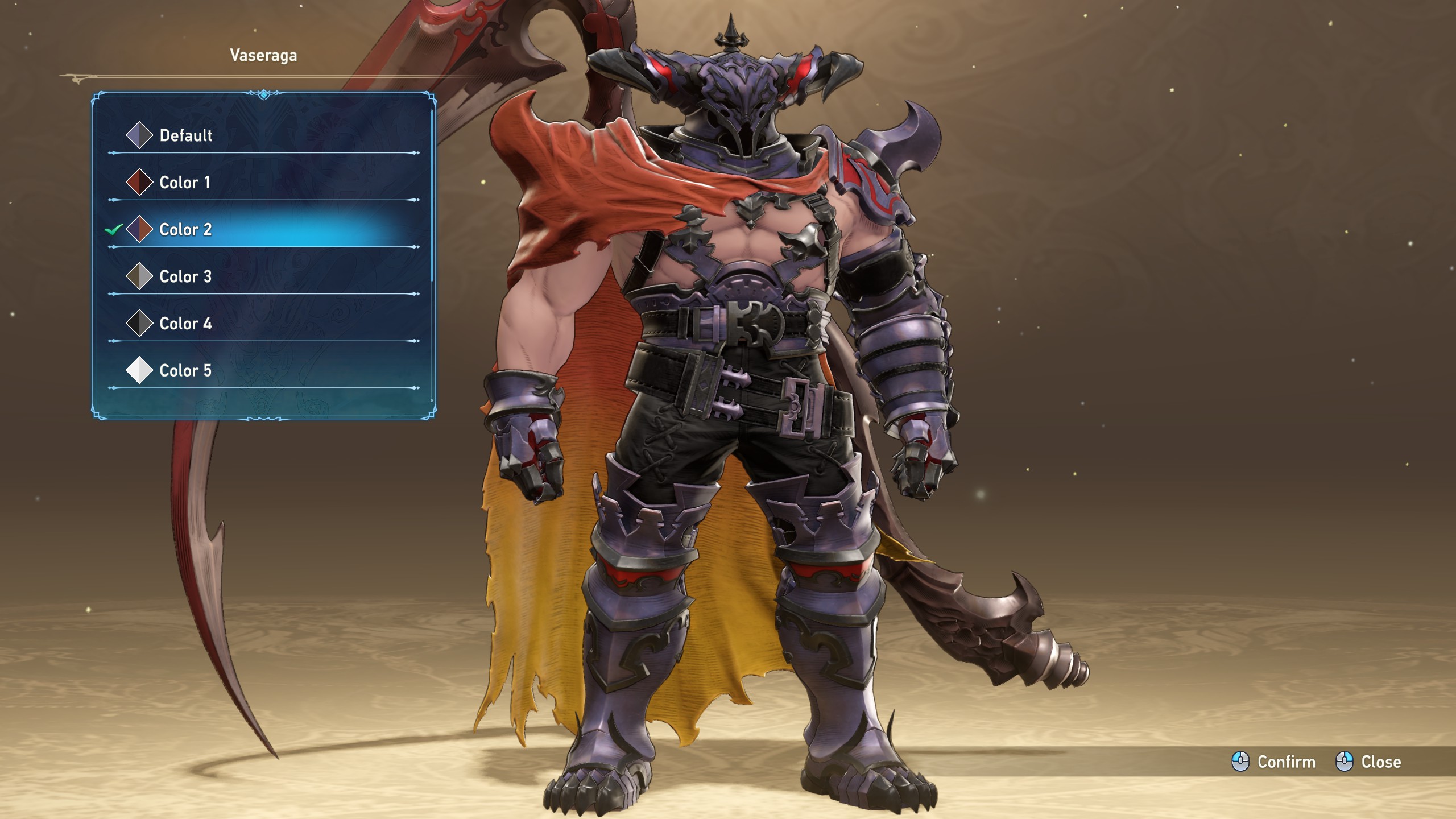Image resolution: width=1456 pixels, height=819 pixels.
Task: Select the white Color 5 option
Action: coord(185,371)
